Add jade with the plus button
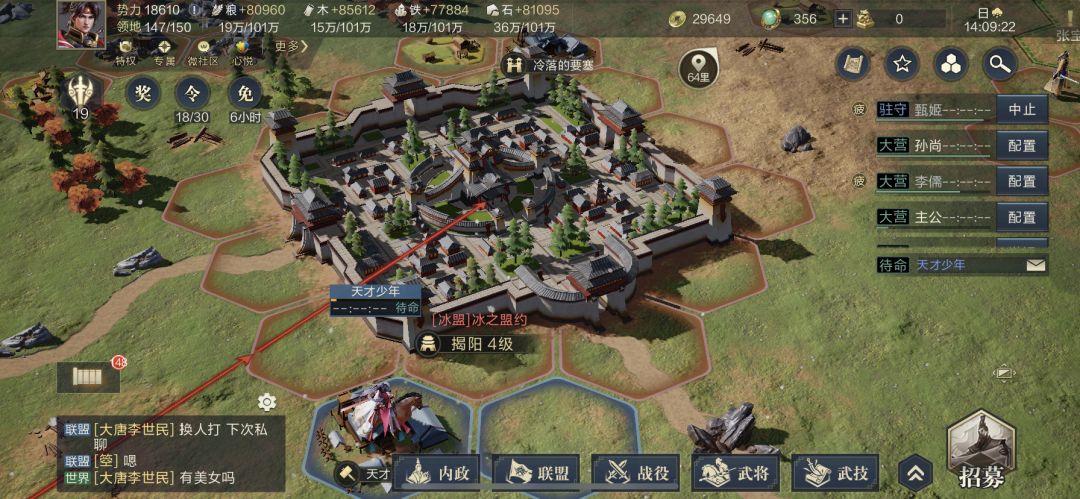 (843, 19)
